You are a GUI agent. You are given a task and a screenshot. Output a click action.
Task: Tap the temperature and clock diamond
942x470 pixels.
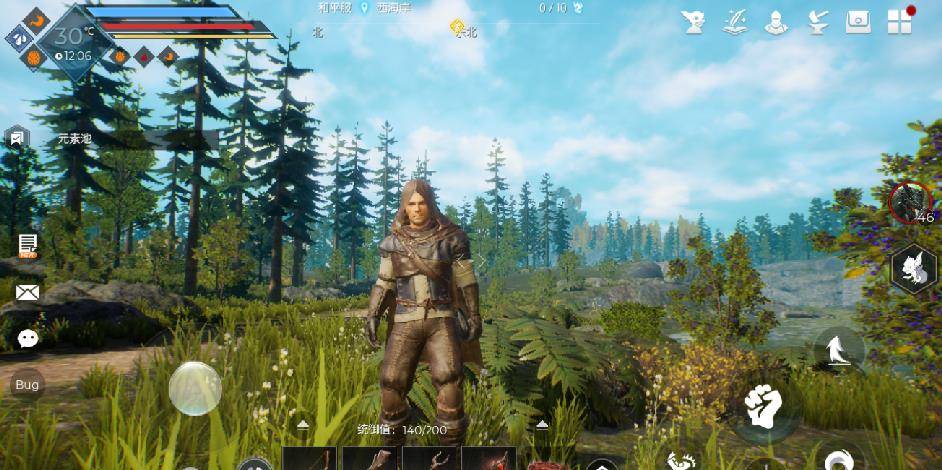(68, 42)
